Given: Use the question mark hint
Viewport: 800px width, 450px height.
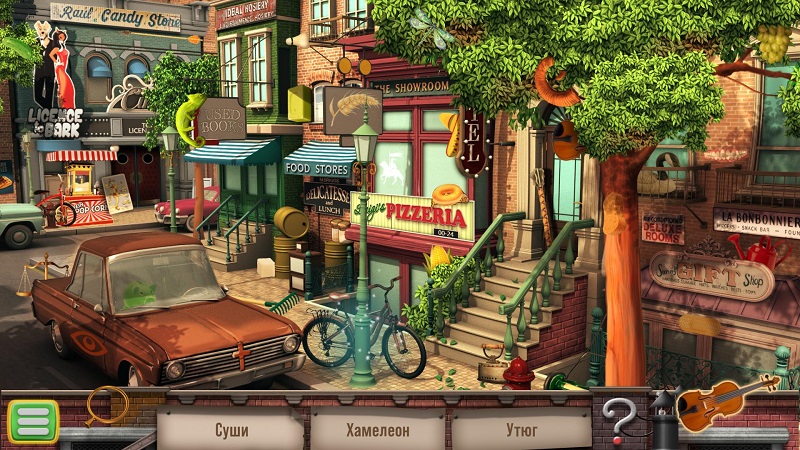Looking at the screenshot, I should (619, 417).
